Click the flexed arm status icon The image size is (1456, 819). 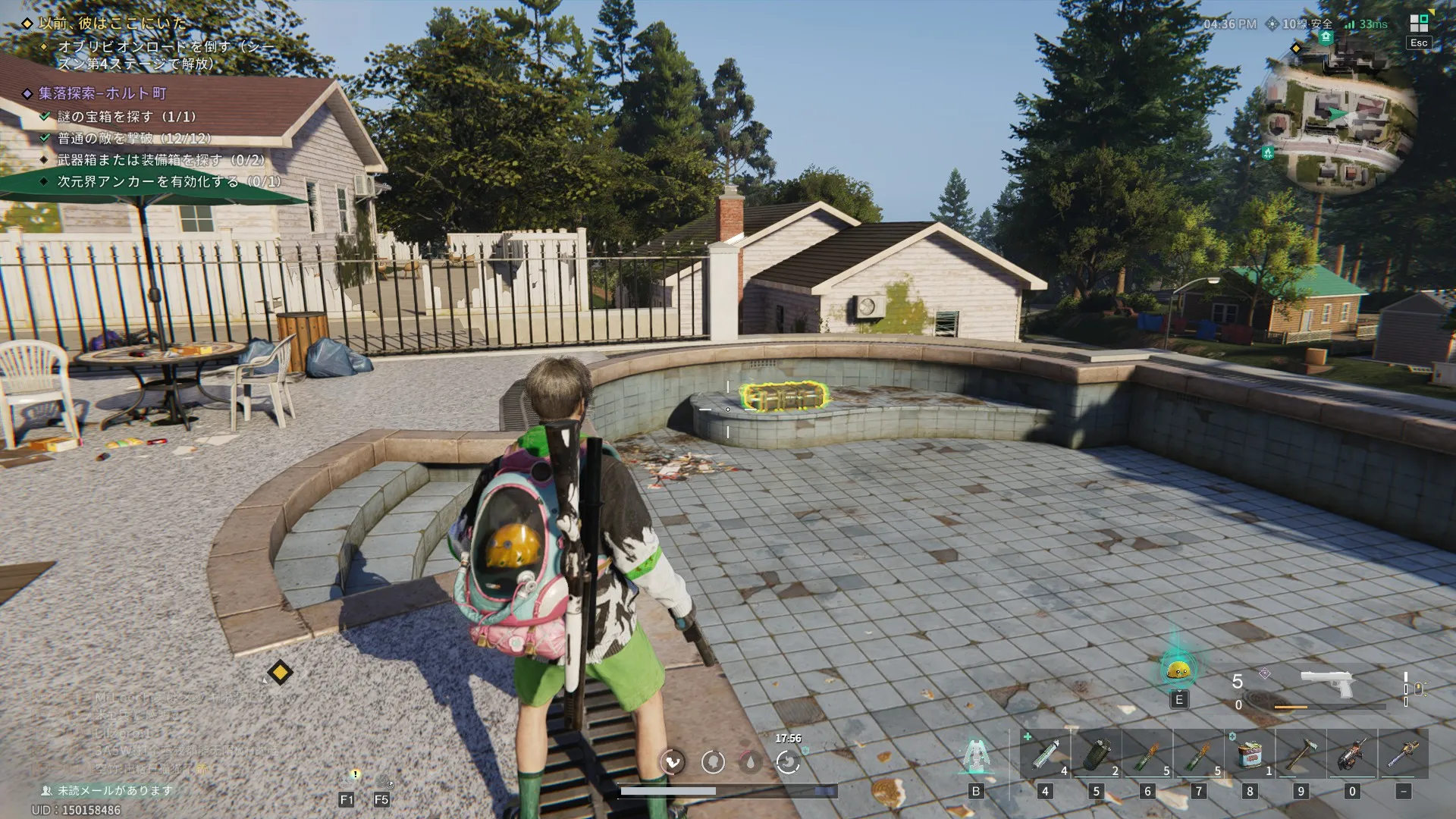point(673,761)
